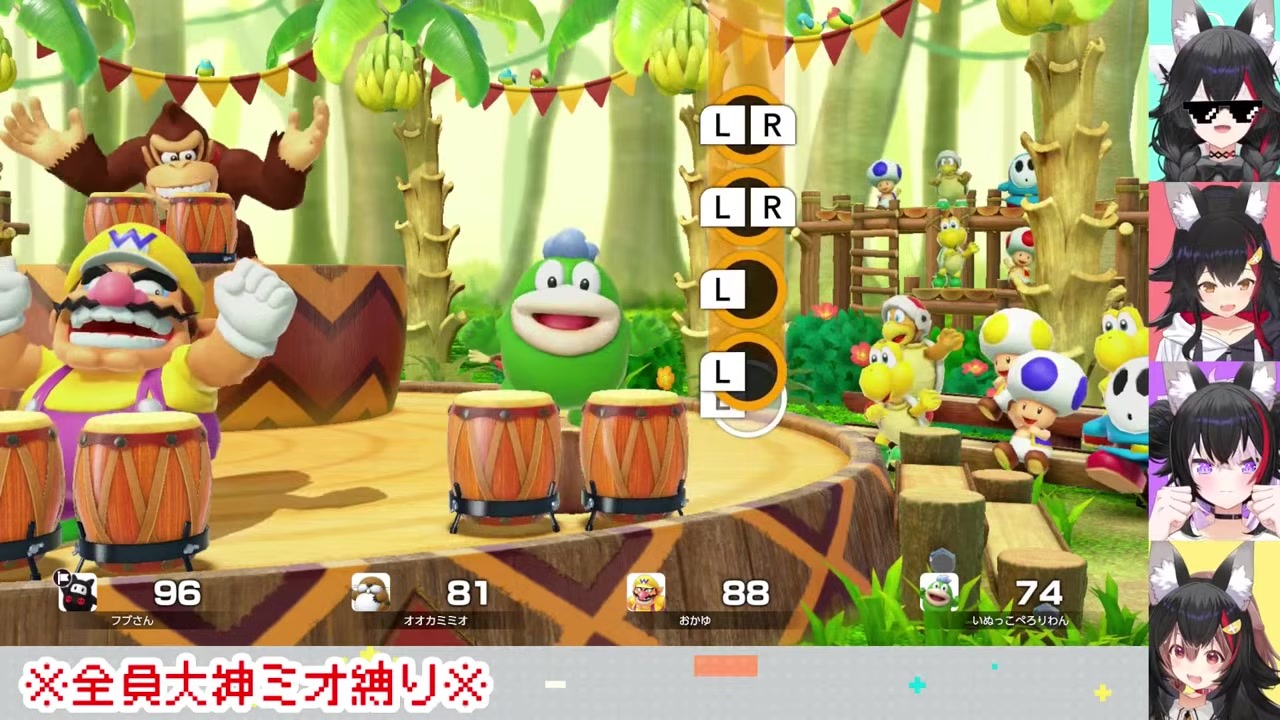The height and width of the screenshot is (720, 1280).
Task: Click the orange progress marker at screen bottom
Action: click(x=726, y=667)
